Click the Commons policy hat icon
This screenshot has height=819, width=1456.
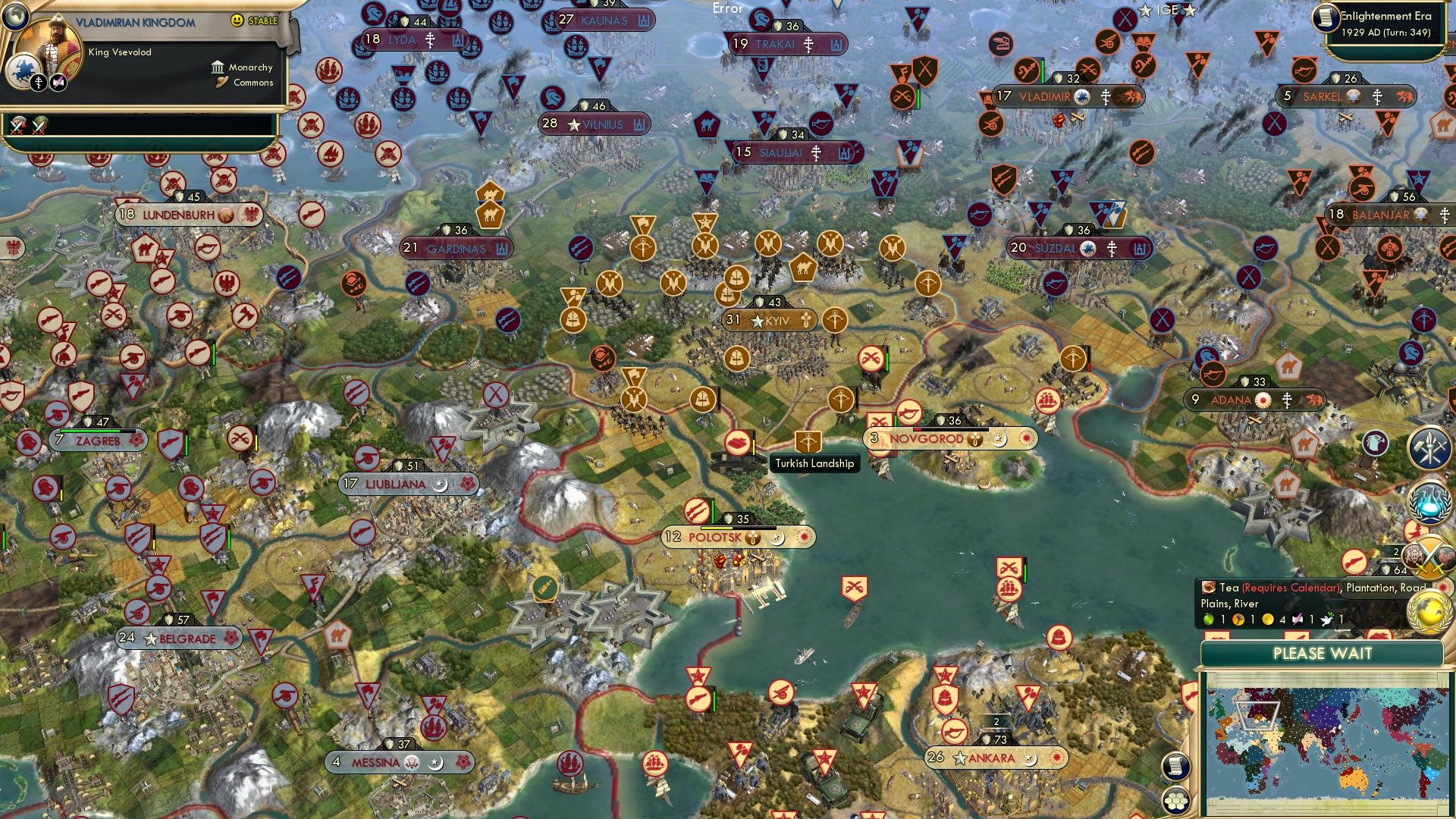221,83
